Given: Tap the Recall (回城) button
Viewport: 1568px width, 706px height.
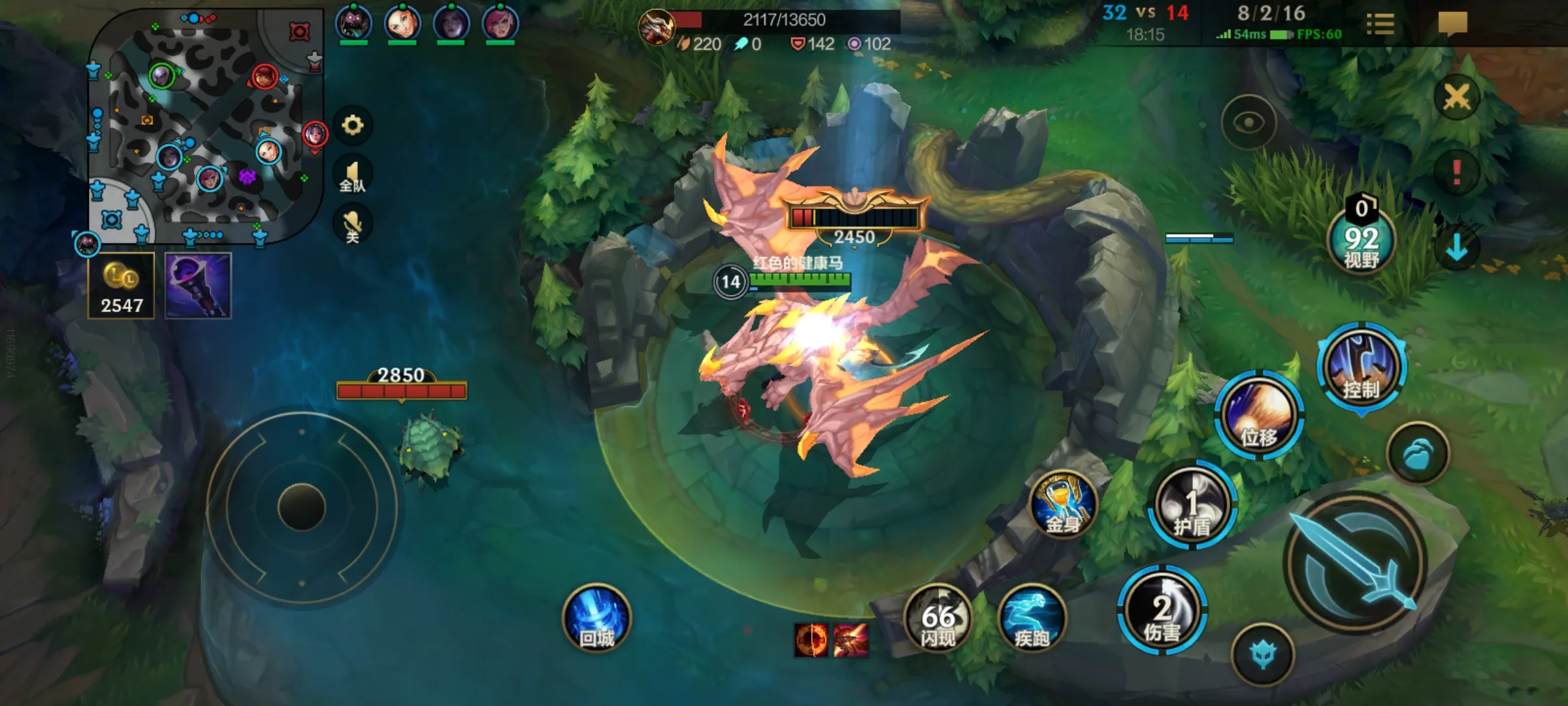Looking at the screenshot, I should 596,618.
